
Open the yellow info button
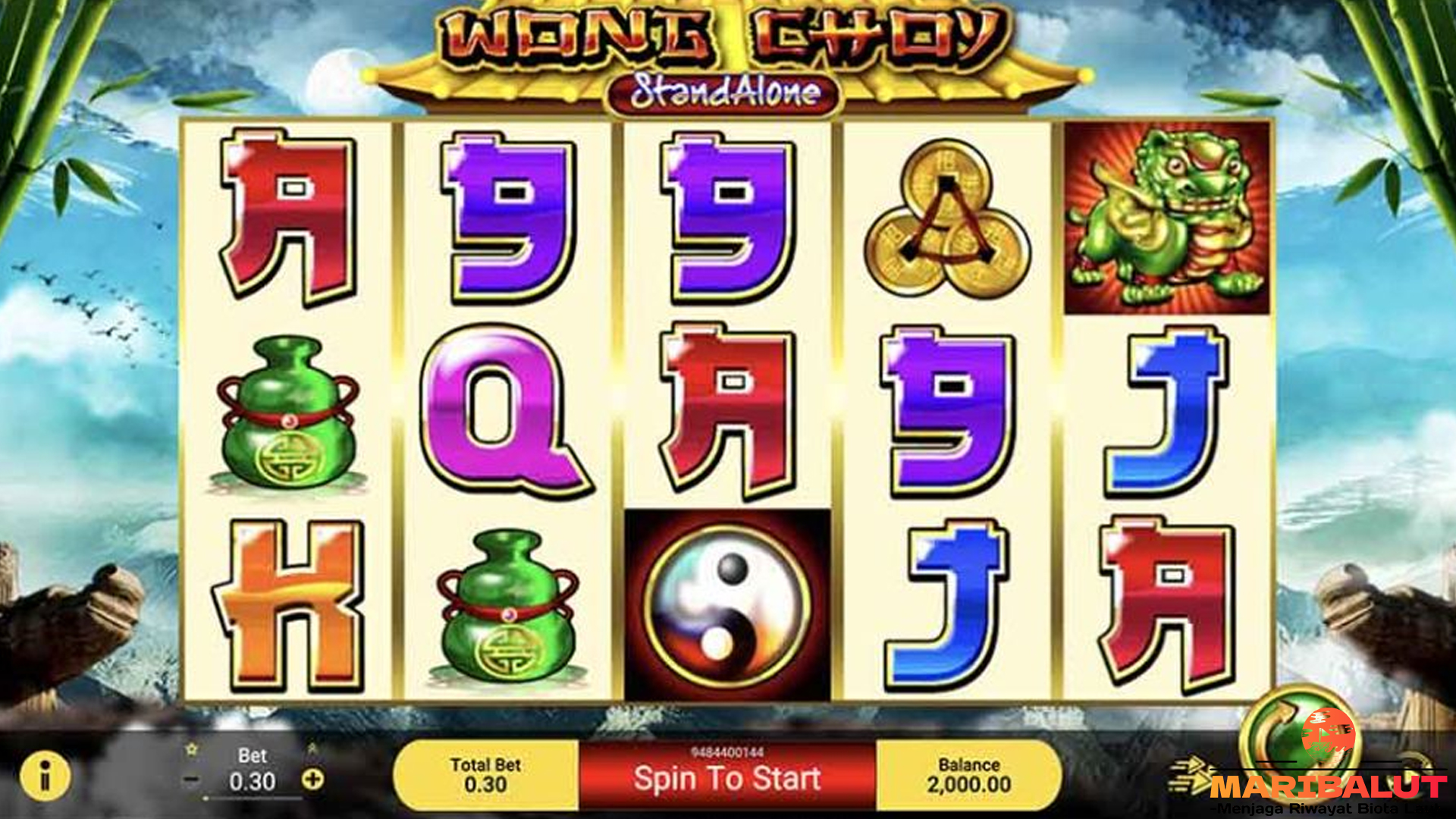pyautogui.click(x=45, y=777)
